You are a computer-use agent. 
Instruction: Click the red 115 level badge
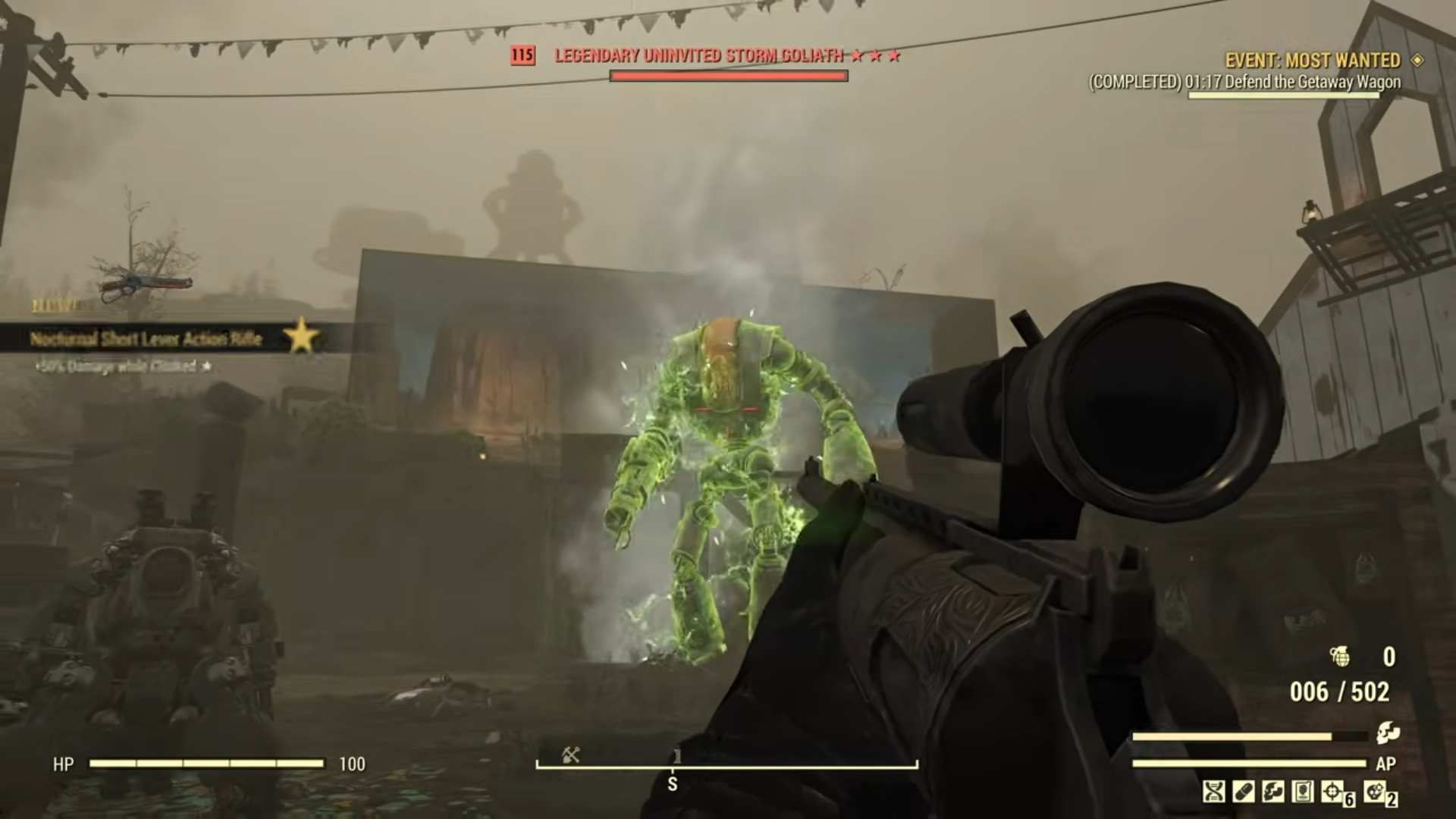[522, 55]
